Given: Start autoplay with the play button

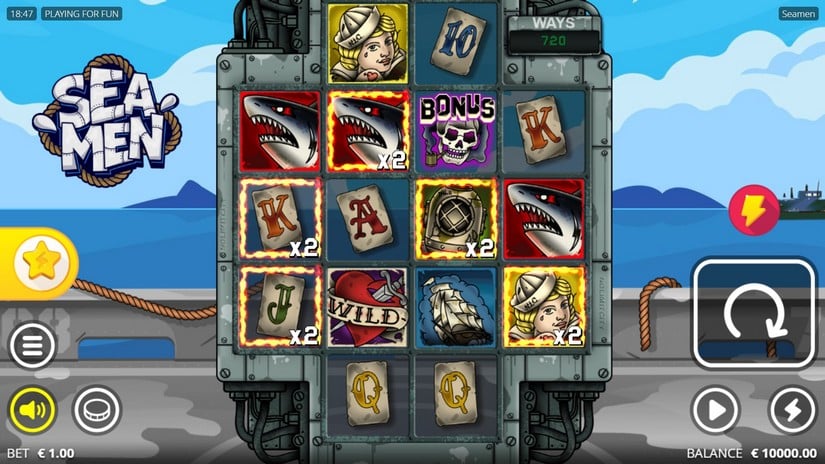Looking at the screenshot, I should [x=716, y=409].
